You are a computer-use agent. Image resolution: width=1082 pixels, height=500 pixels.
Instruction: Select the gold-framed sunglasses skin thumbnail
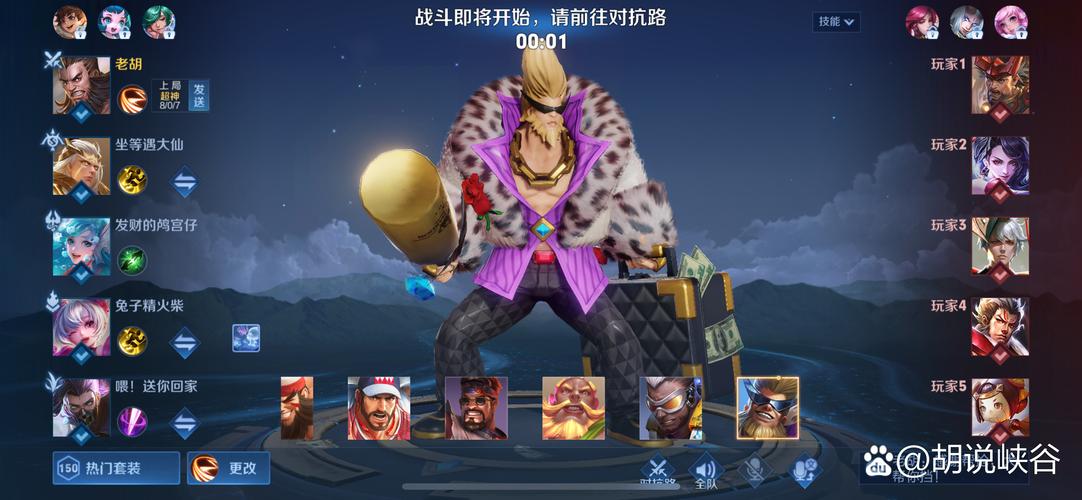tap(767, 407)
